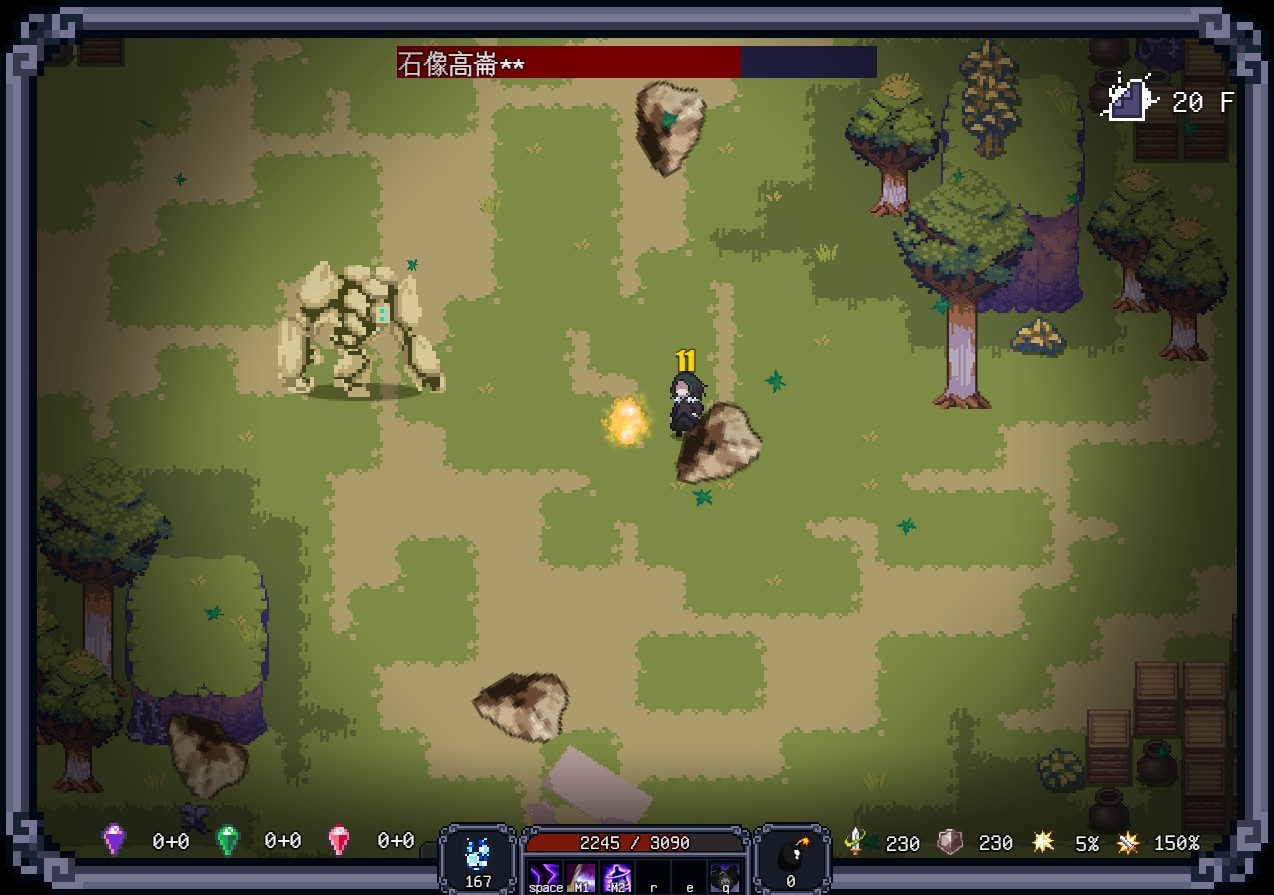
Task: Select the dark creature skill on q
Action: tap(725, 876)
